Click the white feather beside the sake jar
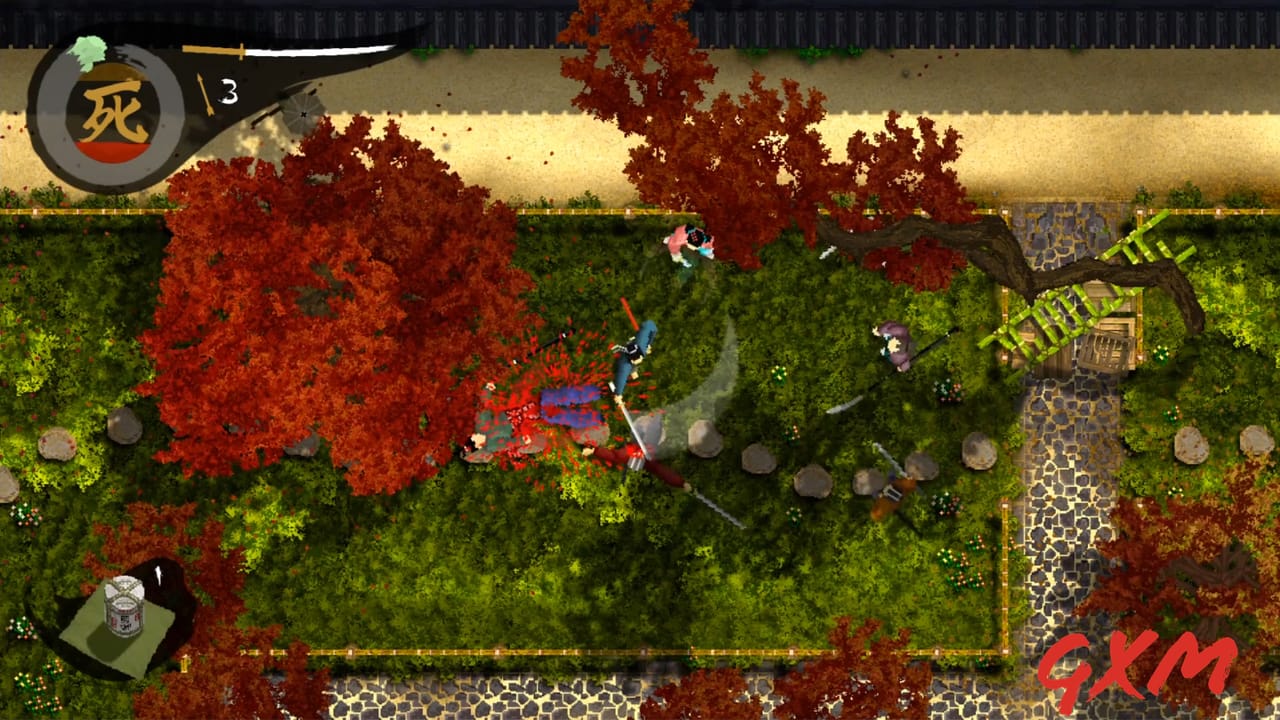1280x720 pixels. 158,575
